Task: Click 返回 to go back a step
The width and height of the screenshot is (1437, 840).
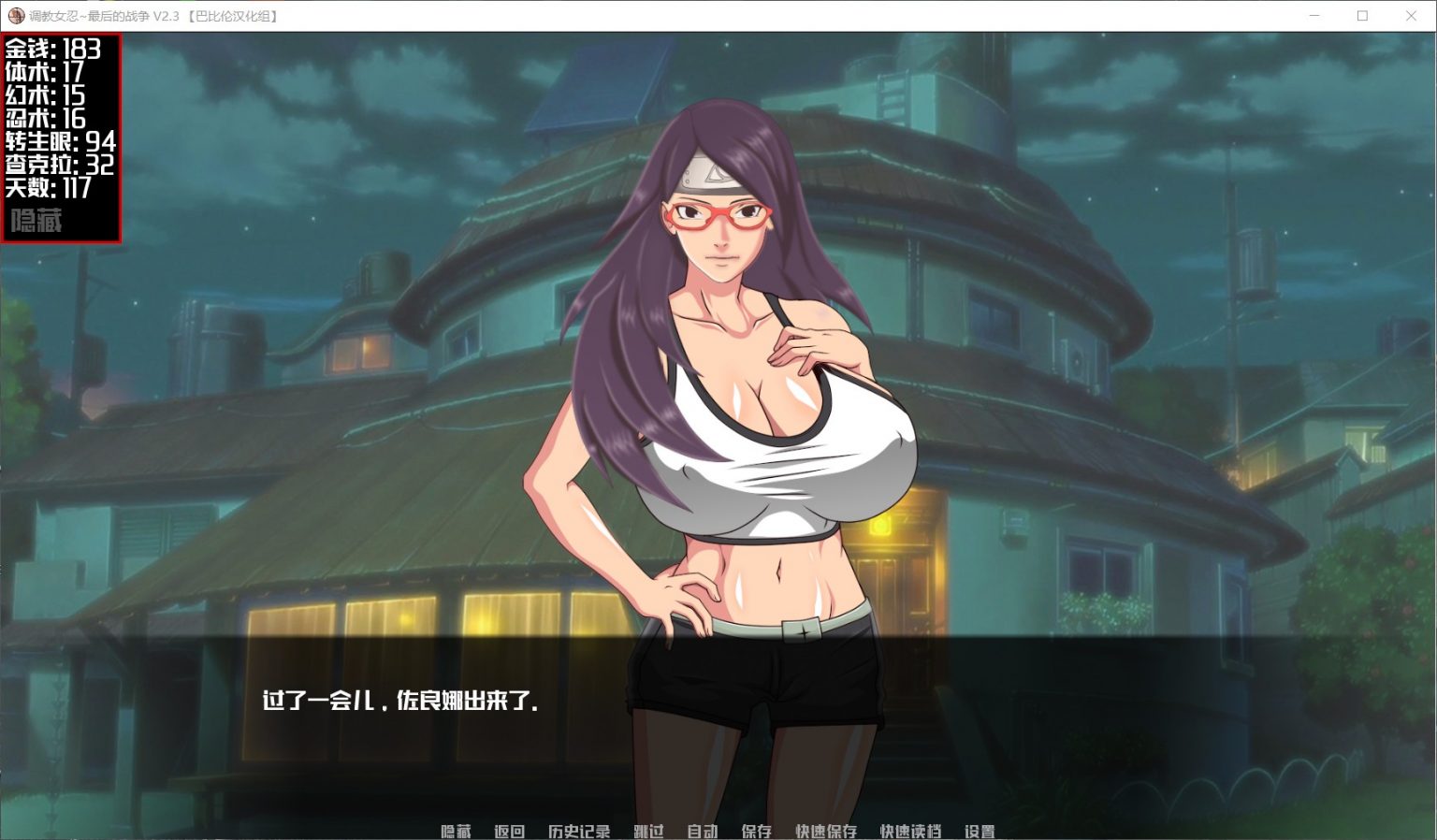Action: point(511,831)
